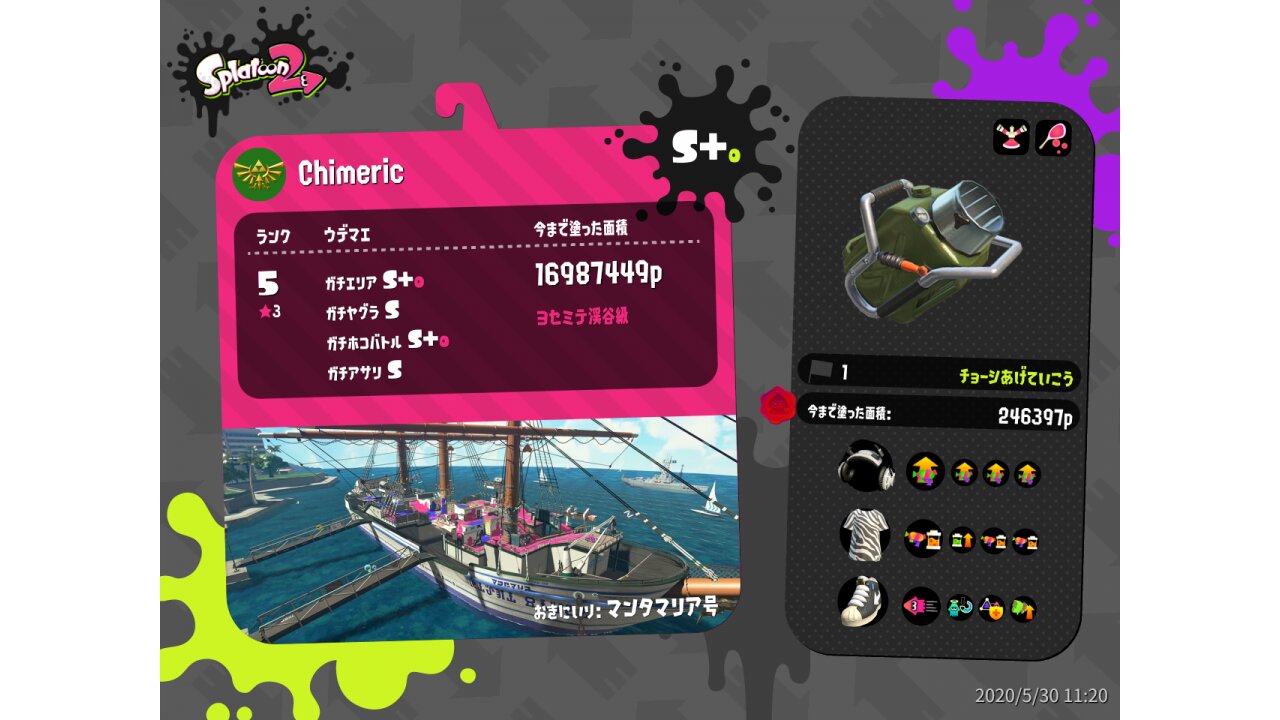1280x720 pixels.
Task: Click the large main ability beside headphones
Action: [x=925, y=471]
